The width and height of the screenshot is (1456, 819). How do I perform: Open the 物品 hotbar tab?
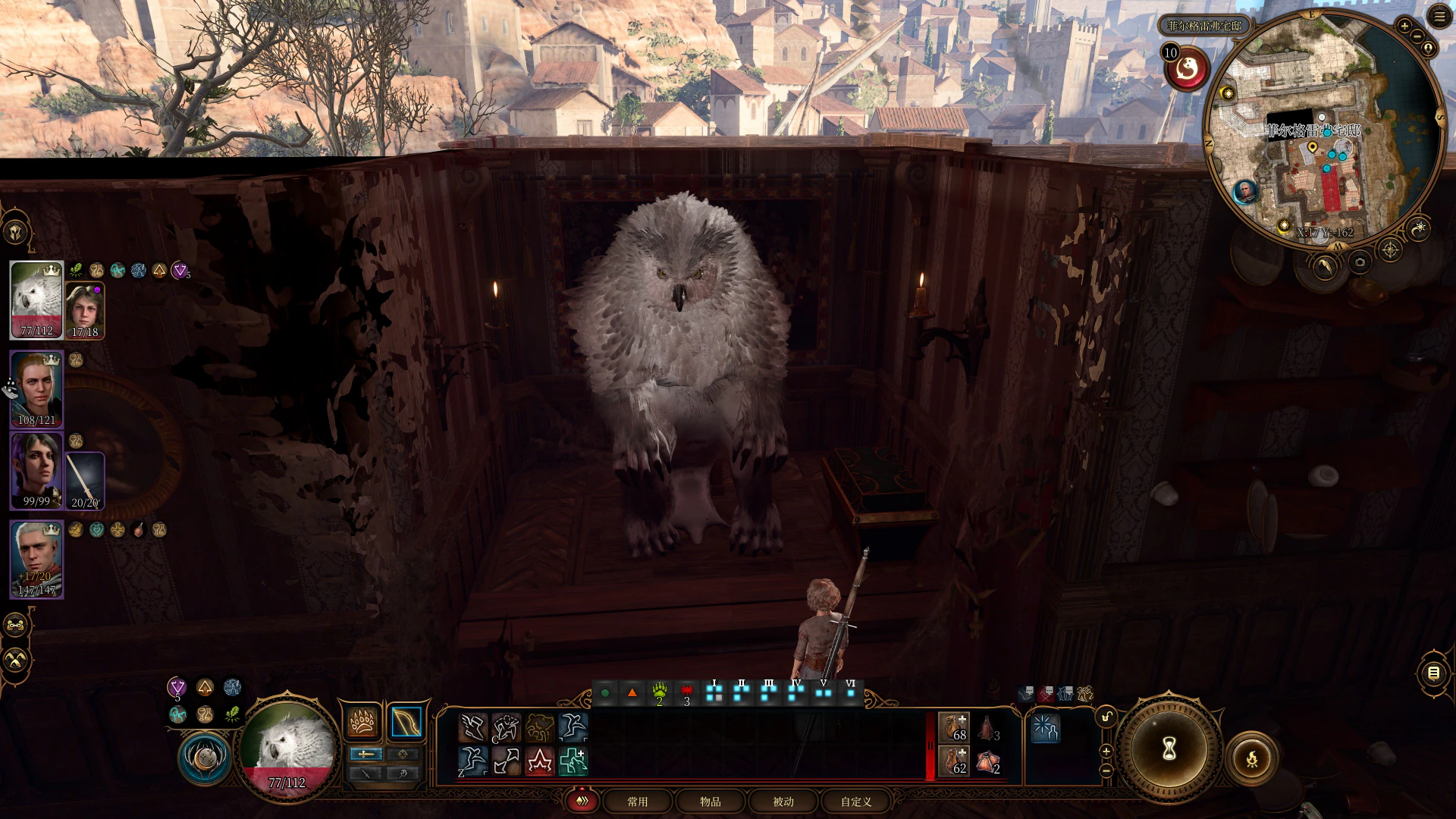[710, 802]
